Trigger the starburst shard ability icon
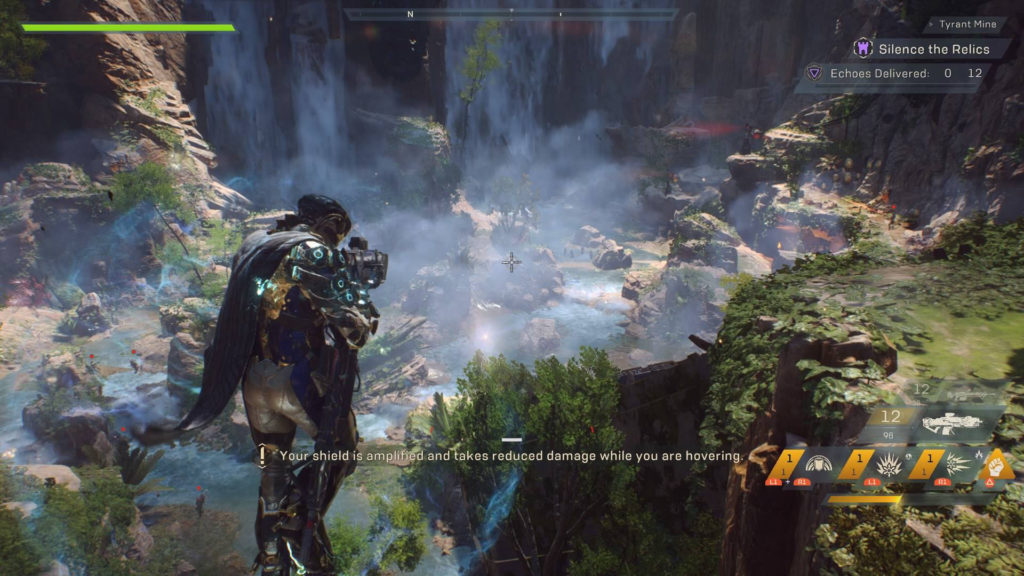1024x576 pixels. 956,464
